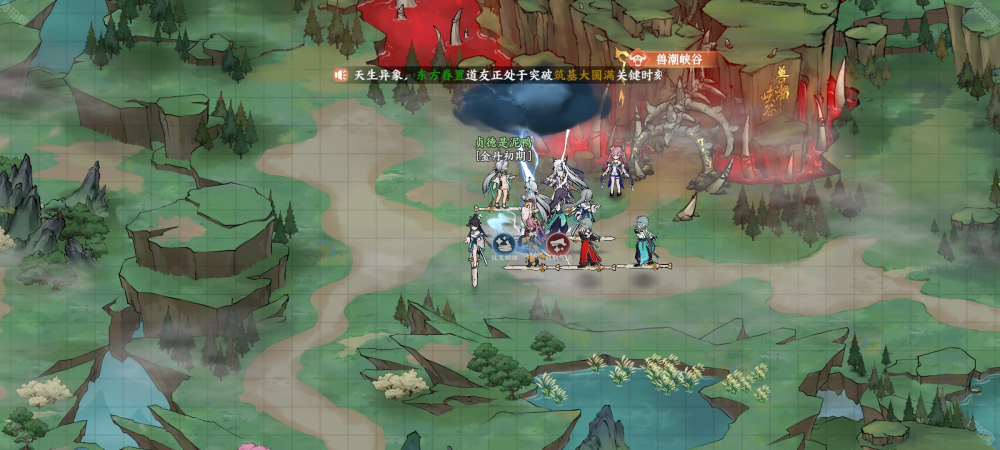The height and width of the screenshot is (450, 1000).
Task: Click the speaker icon on the announcement banner
Action: pyautogui.click(x=341, y=75)
